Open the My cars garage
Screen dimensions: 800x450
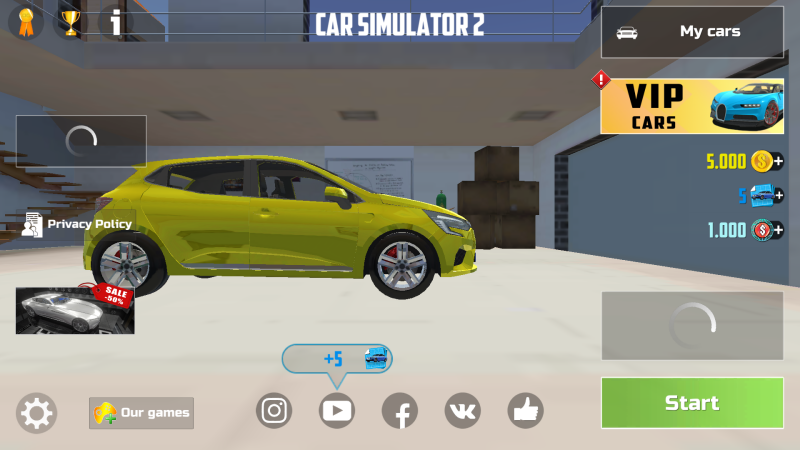692,32
